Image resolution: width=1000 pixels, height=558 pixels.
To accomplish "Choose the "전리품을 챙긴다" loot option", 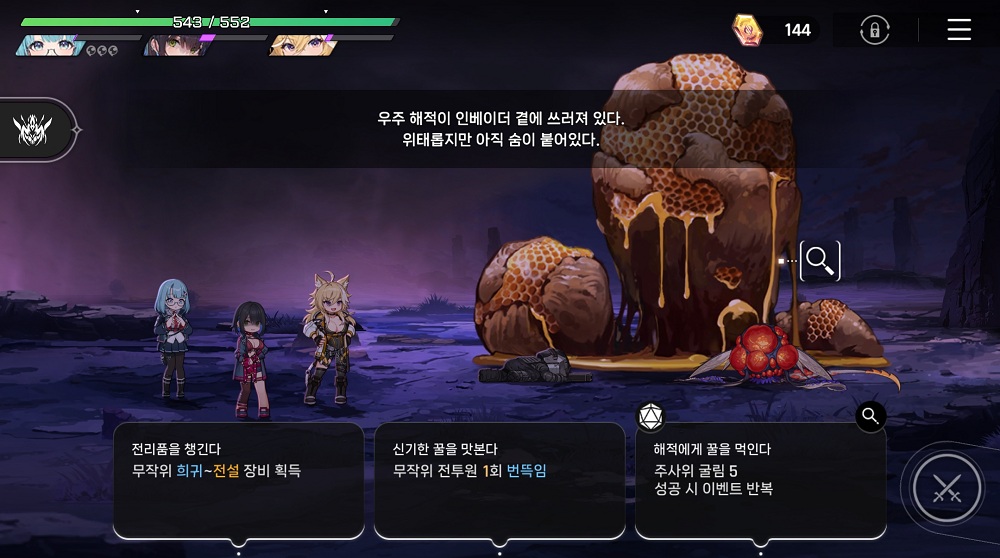I will point(238,480).
